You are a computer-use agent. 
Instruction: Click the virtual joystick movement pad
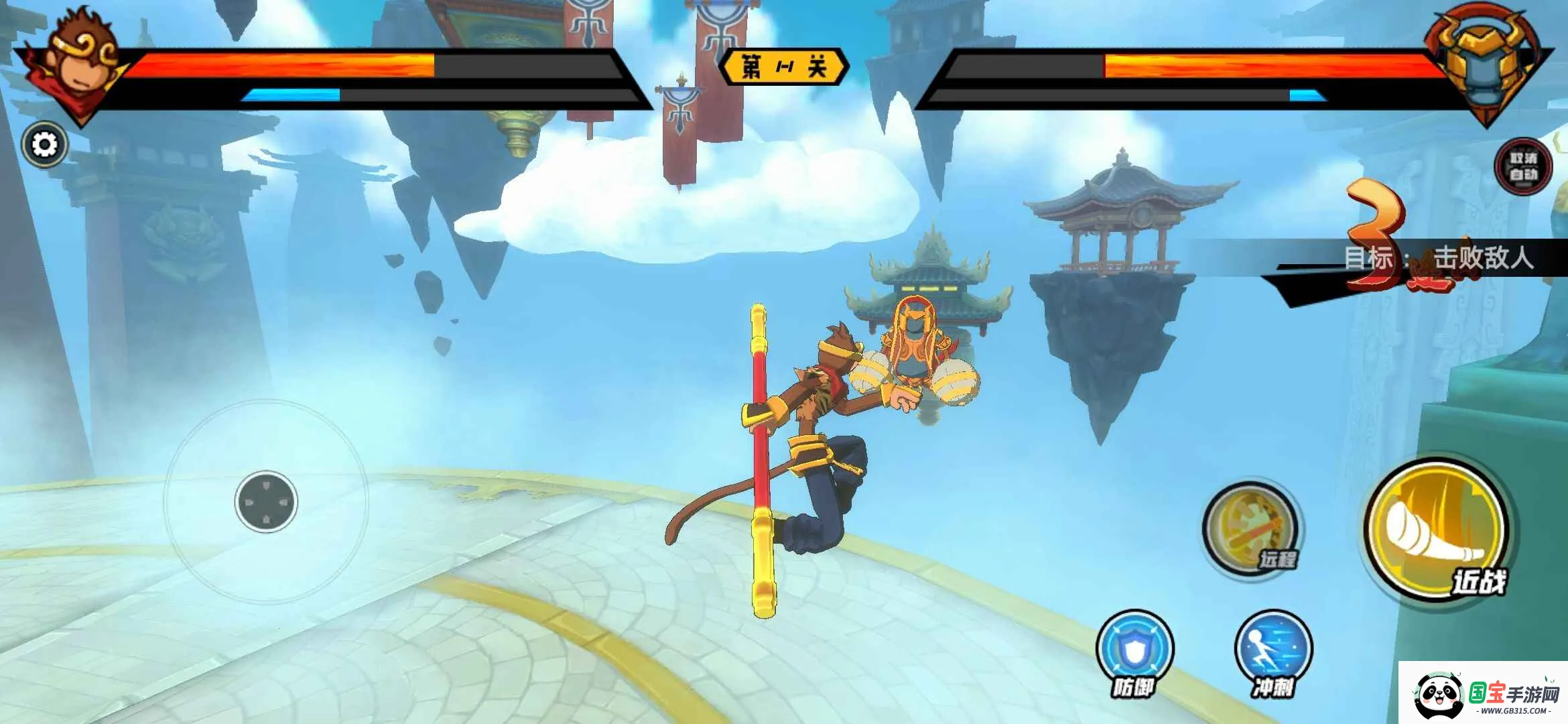pos(266,501)
